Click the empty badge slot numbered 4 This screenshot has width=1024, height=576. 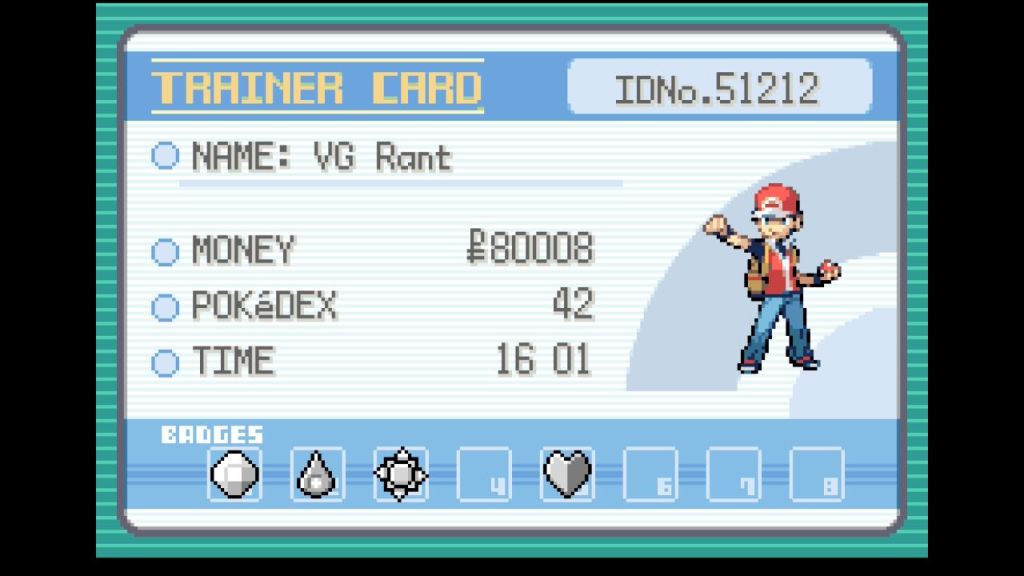[484, 474]
